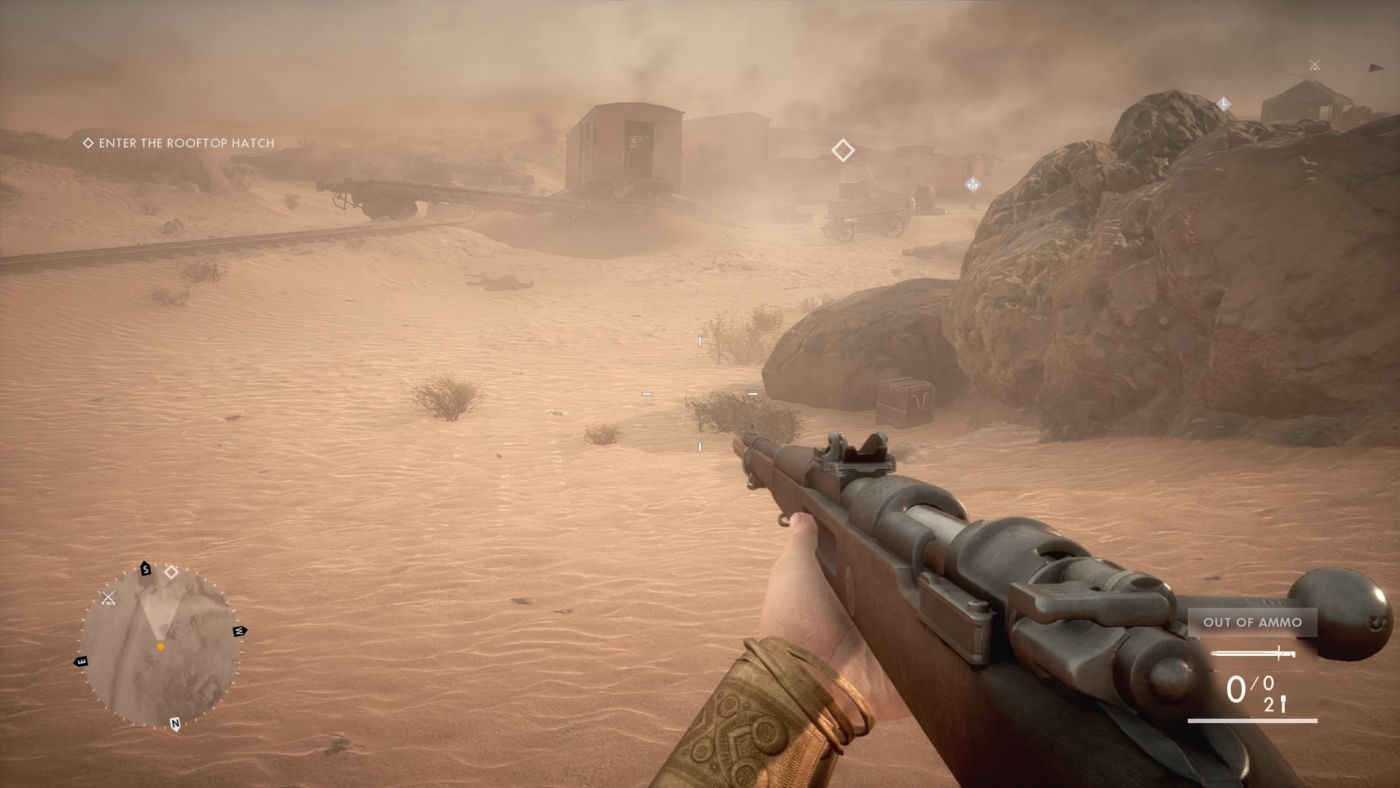
Task: Toggle the small white marker left of the bush
Action: pyautogui.click(x=646, y=395)
